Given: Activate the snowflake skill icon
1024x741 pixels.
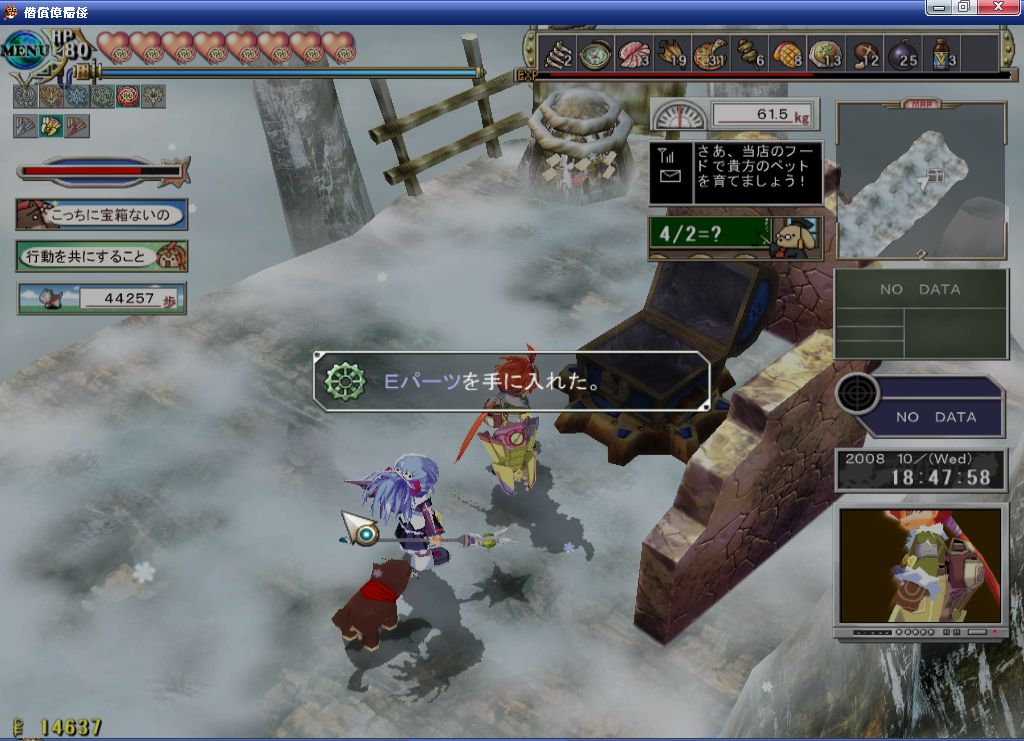Looking at the screenshot, I should coord(75,96).
